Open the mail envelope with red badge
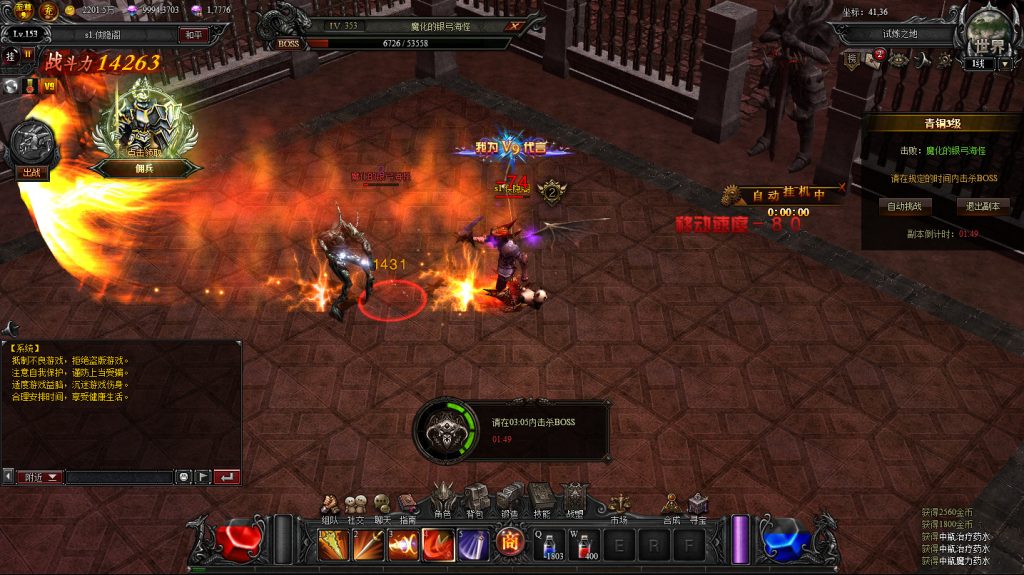1024x575 pixels. pos(872,59)
